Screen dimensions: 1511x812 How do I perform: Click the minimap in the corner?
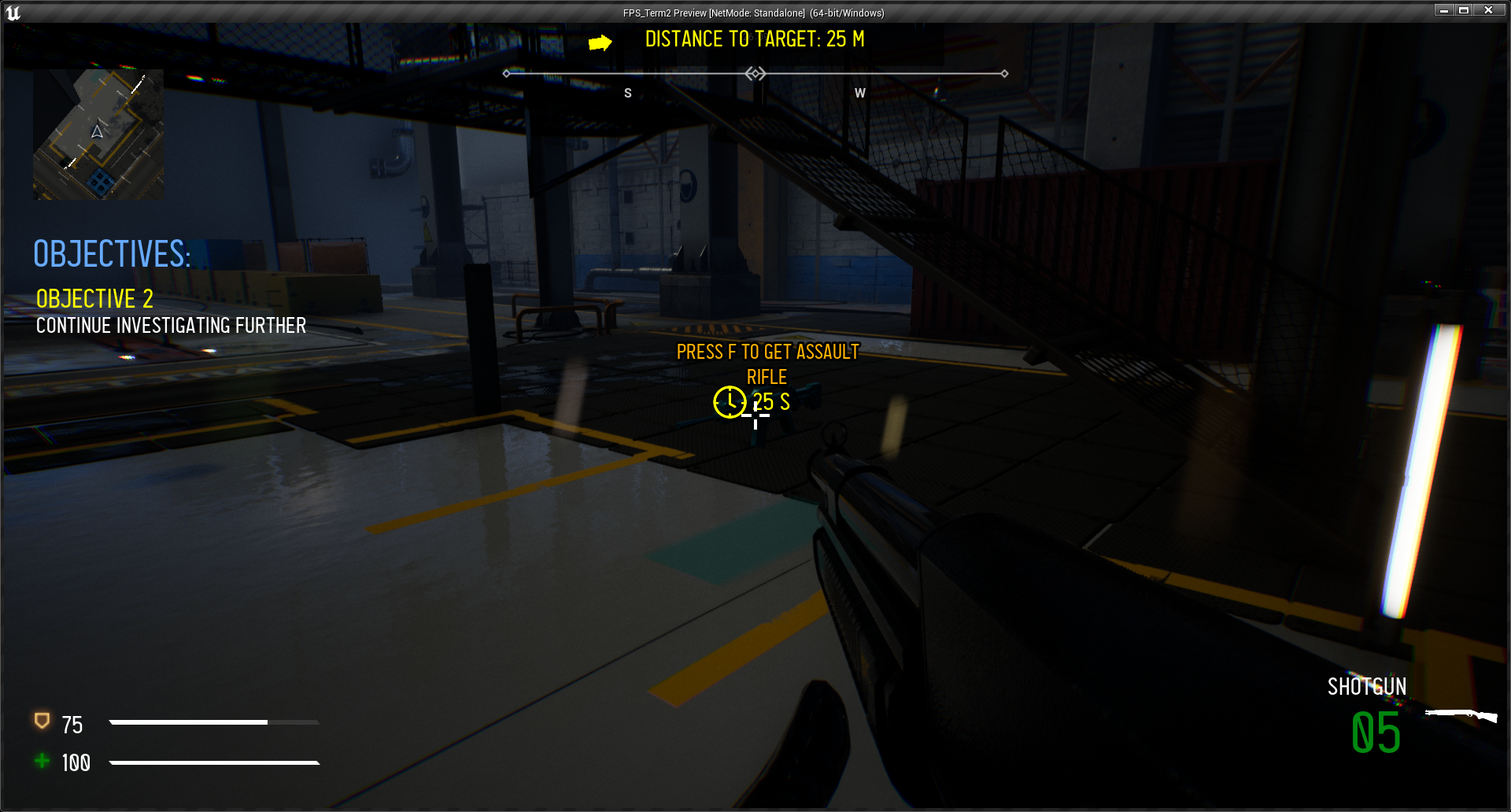(x=98, y=134)
